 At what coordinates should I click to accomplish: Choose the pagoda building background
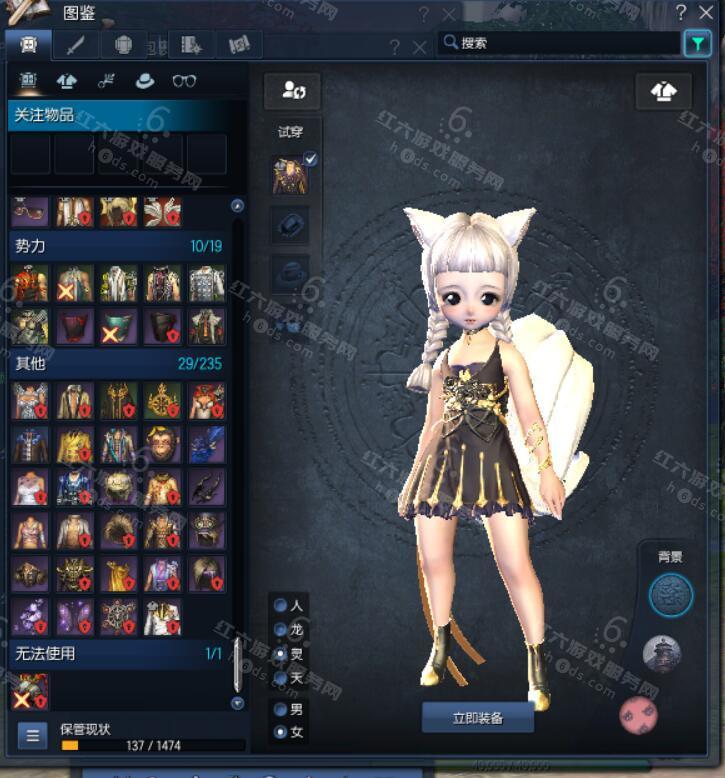(x=661, y=655)
